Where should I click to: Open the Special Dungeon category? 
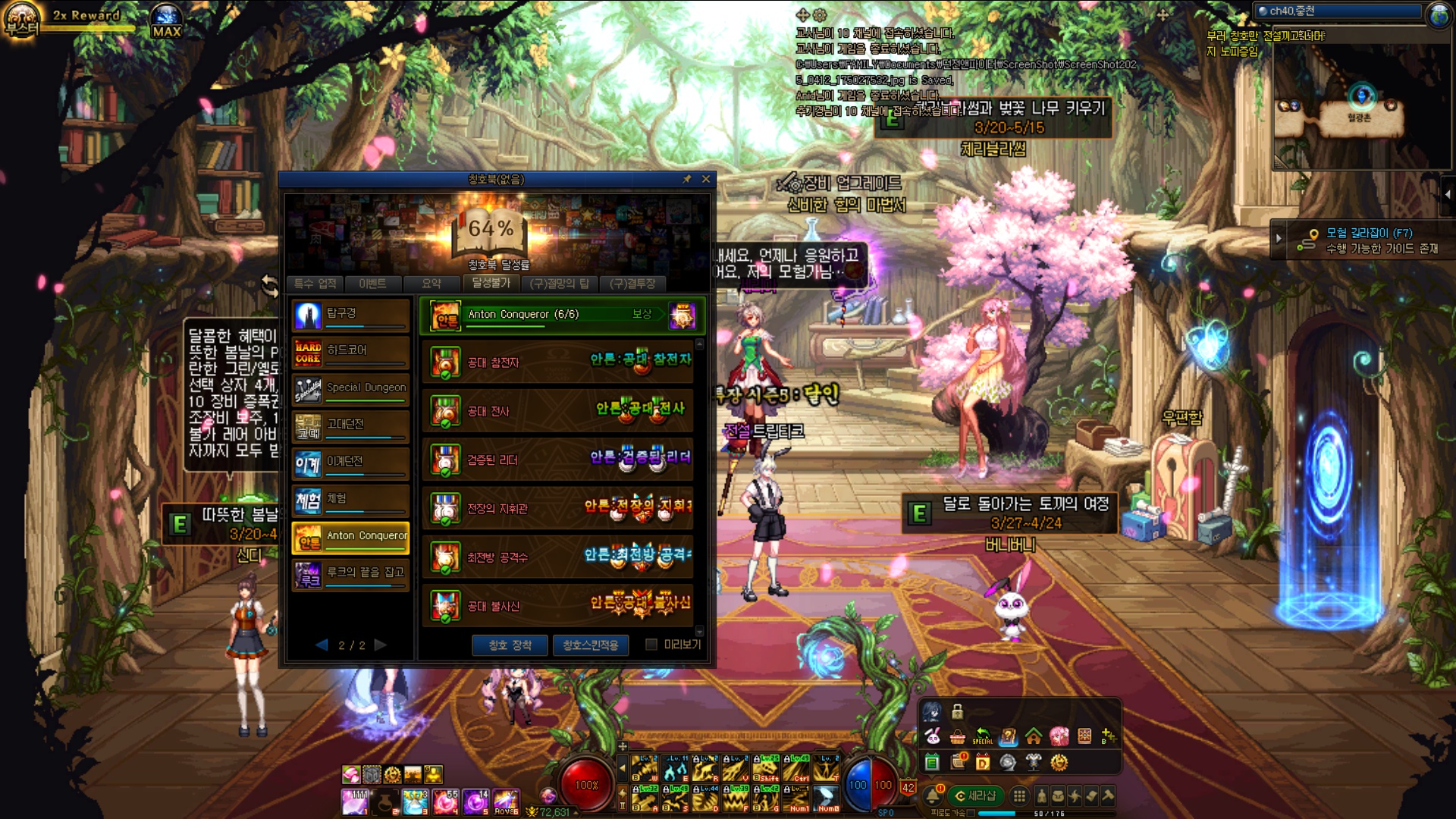pyautogui.click(x=350, y=389)
